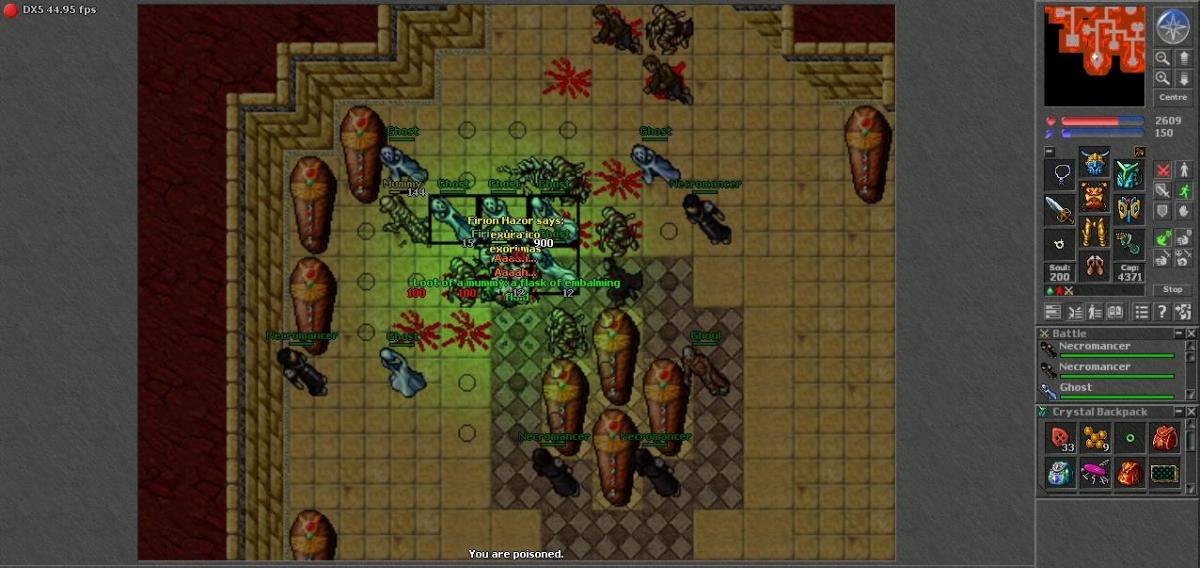Screen dimensions: 1200x568
Task: Click the Stop button
Action: 1173,289
